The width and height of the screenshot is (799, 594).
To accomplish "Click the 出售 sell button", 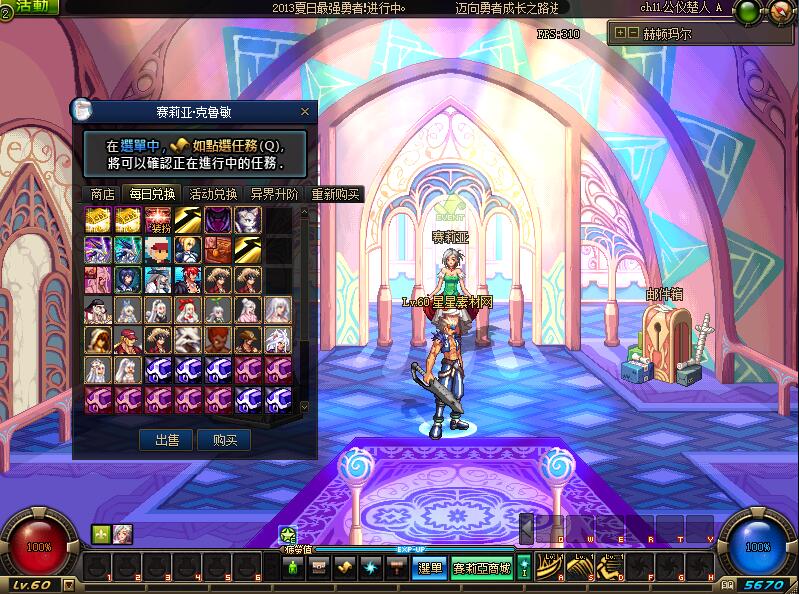I will pyautogui.click(x=165, y=440).
